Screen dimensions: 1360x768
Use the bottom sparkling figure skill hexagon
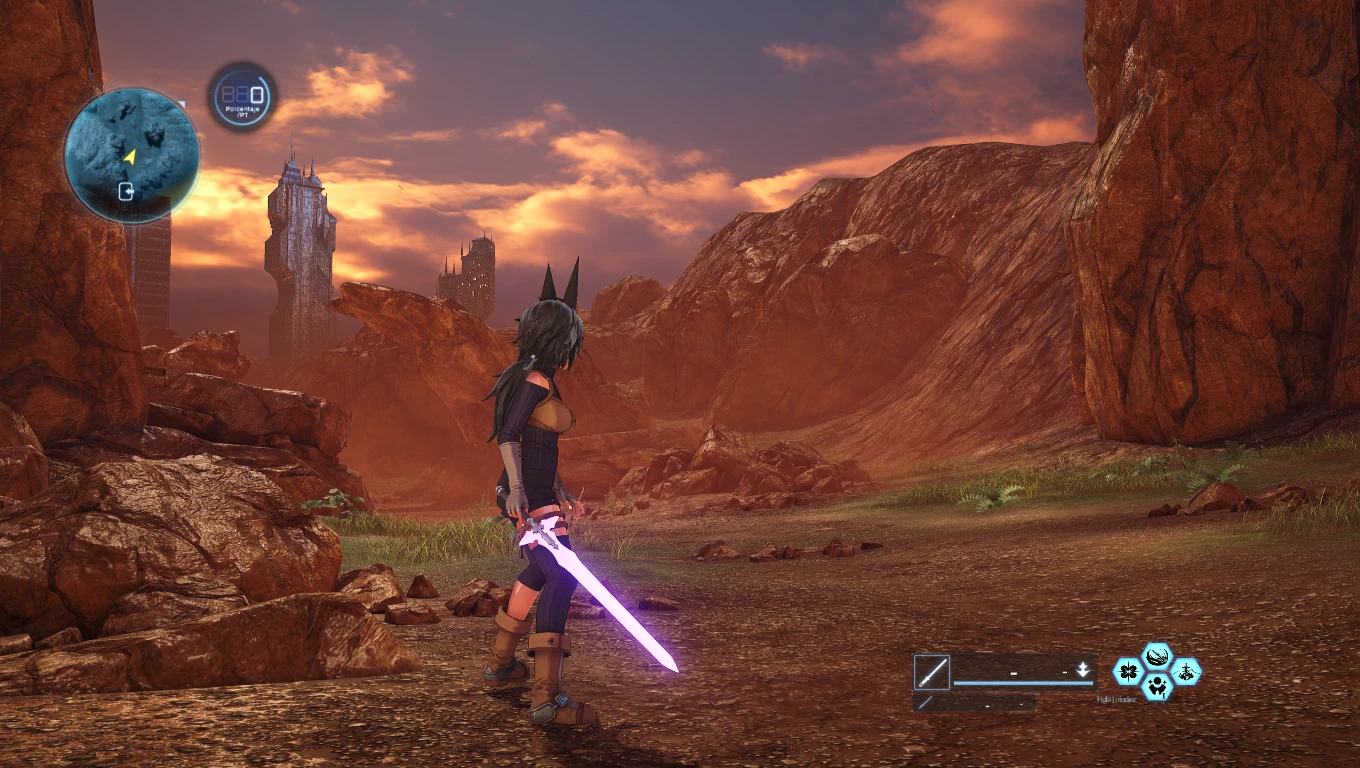1157,686
